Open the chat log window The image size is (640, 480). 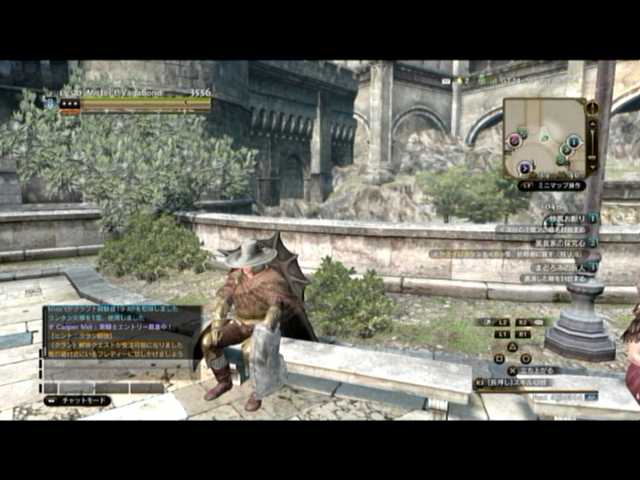coord(120,342)
